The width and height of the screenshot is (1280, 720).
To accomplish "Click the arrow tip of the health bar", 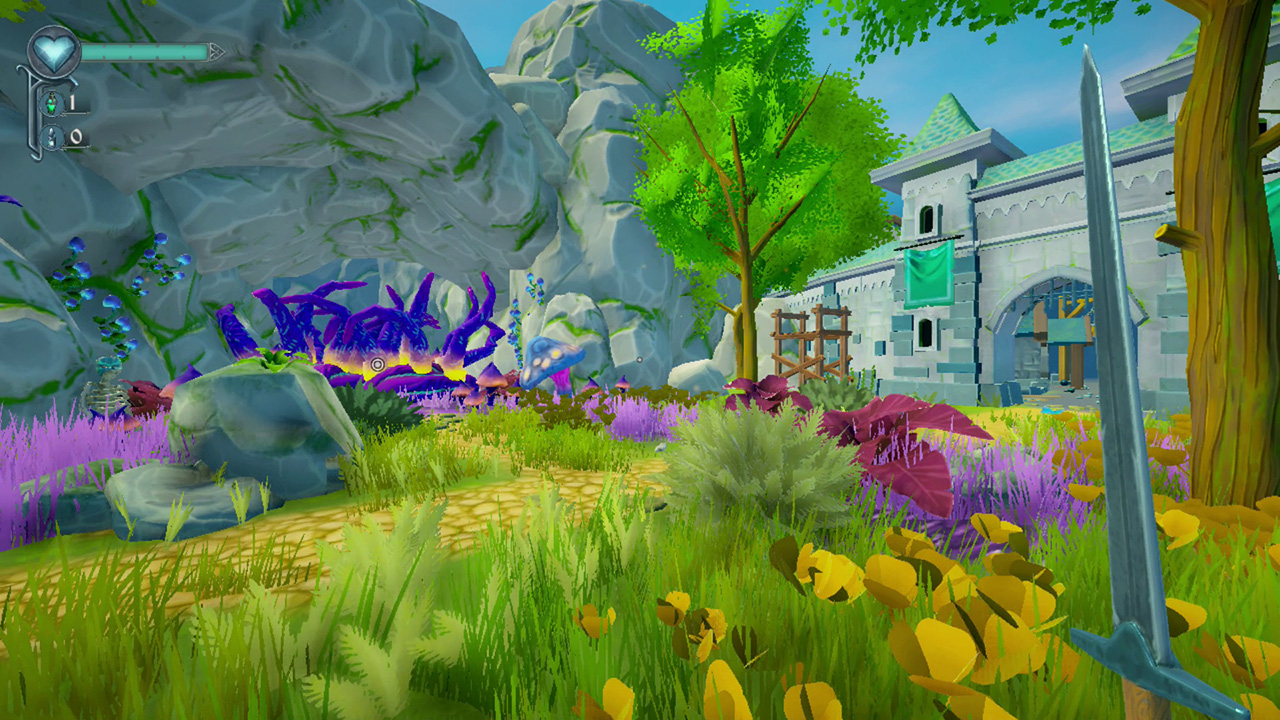I will 216,51.
